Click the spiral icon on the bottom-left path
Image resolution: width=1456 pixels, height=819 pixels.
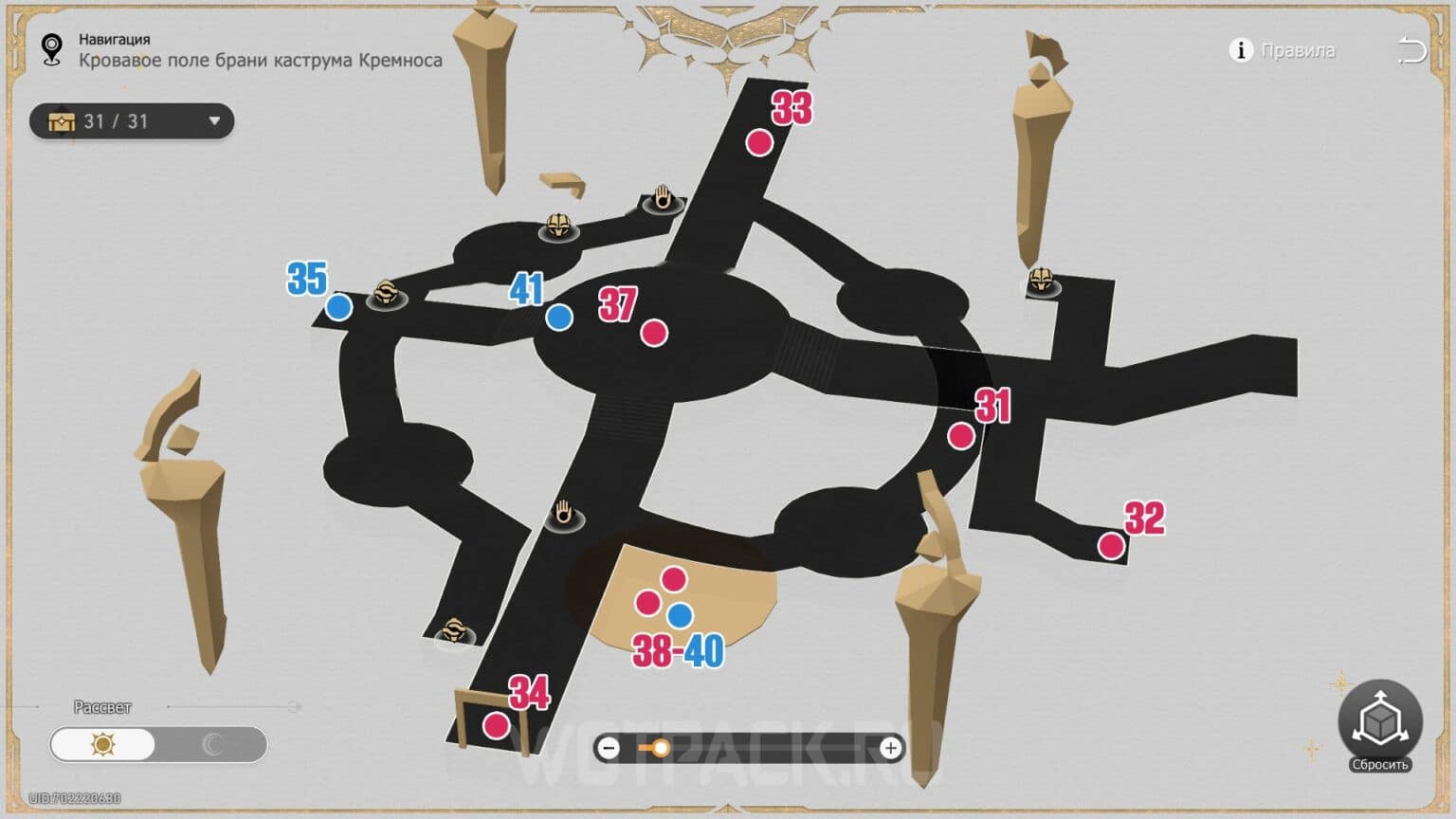click(x=455, y=628)
